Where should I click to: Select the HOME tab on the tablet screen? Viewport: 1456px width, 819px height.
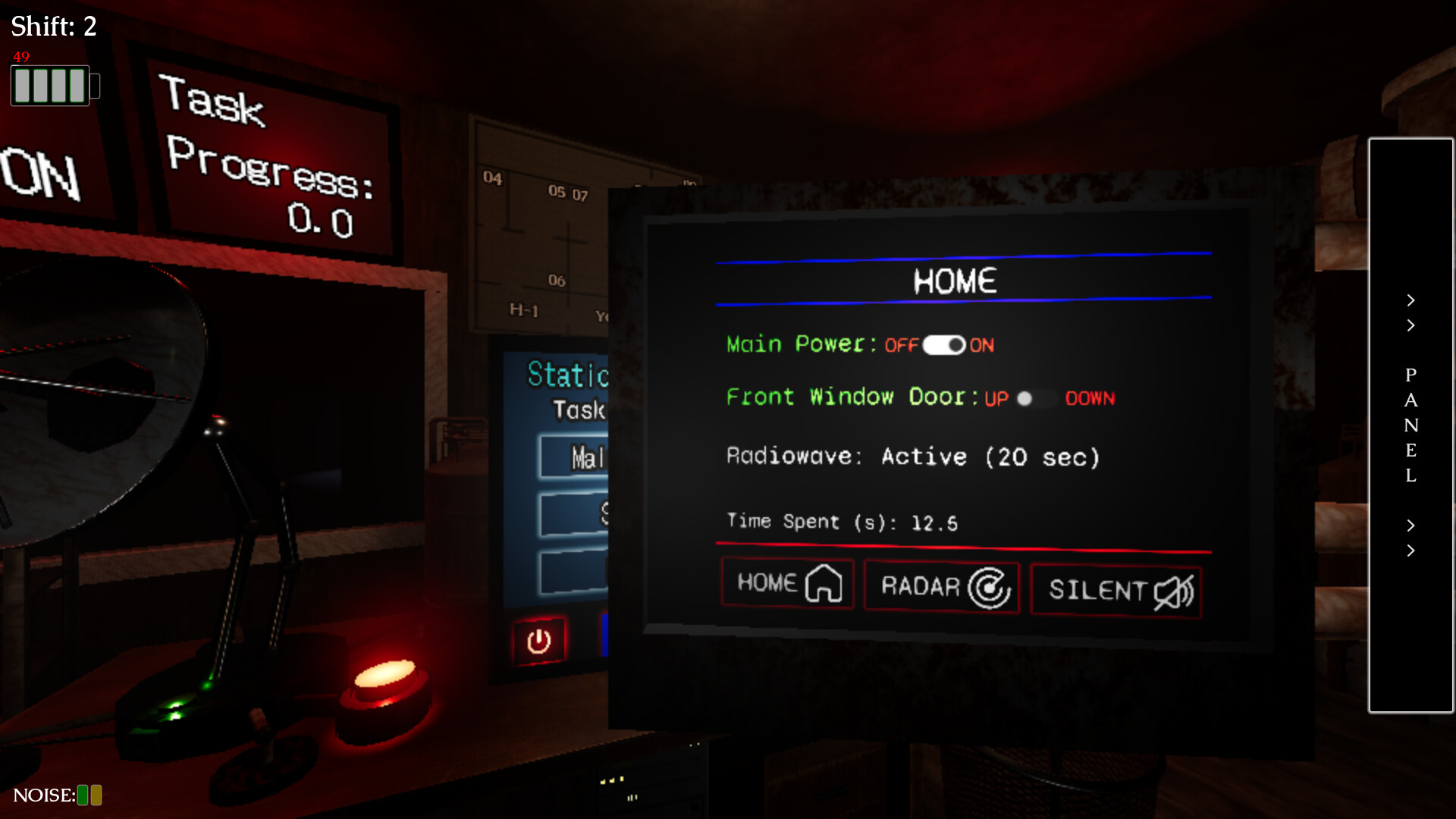click(x=786, y=583)
